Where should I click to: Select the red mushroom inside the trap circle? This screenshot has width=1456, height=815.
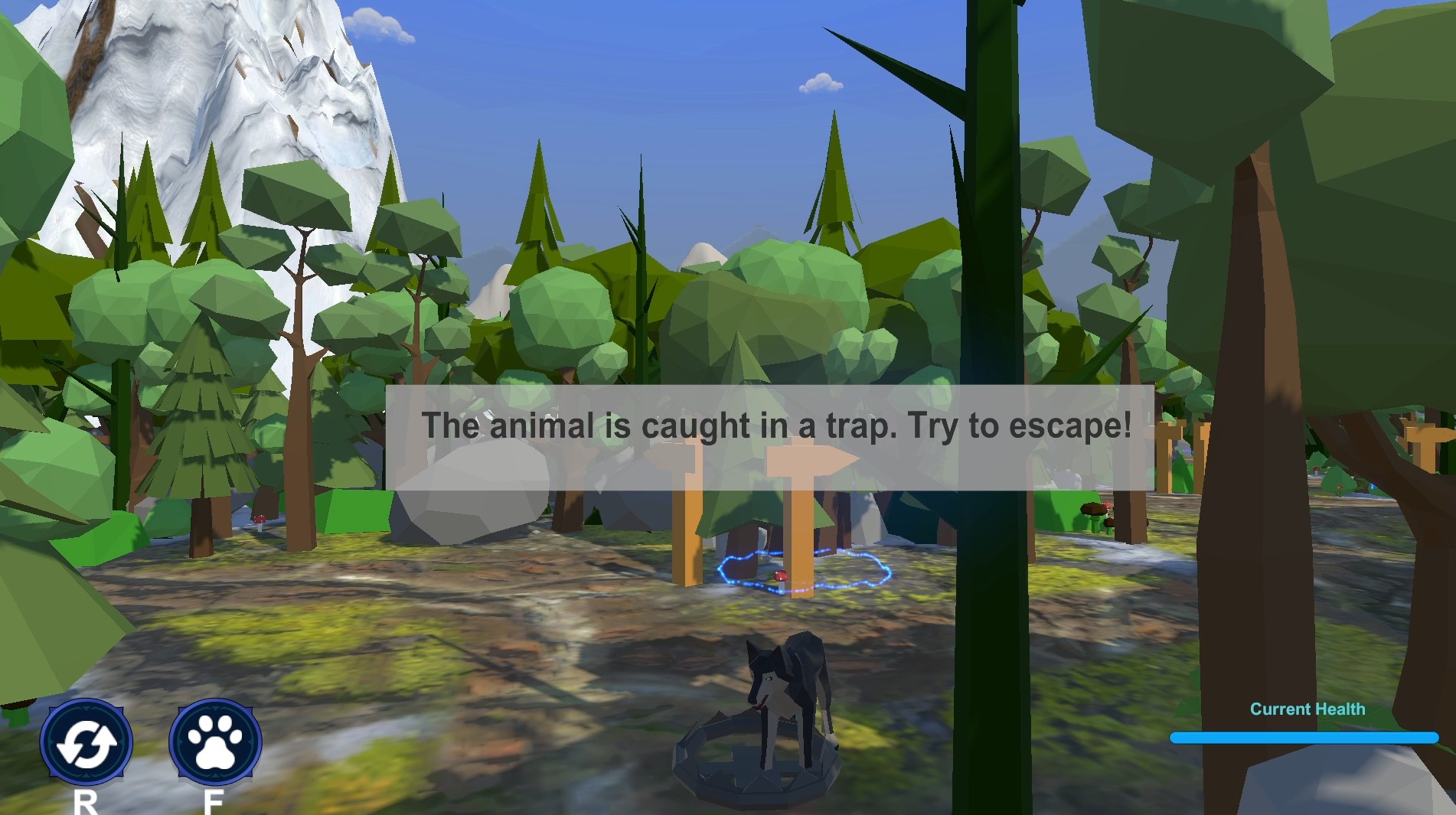(780, 574)
